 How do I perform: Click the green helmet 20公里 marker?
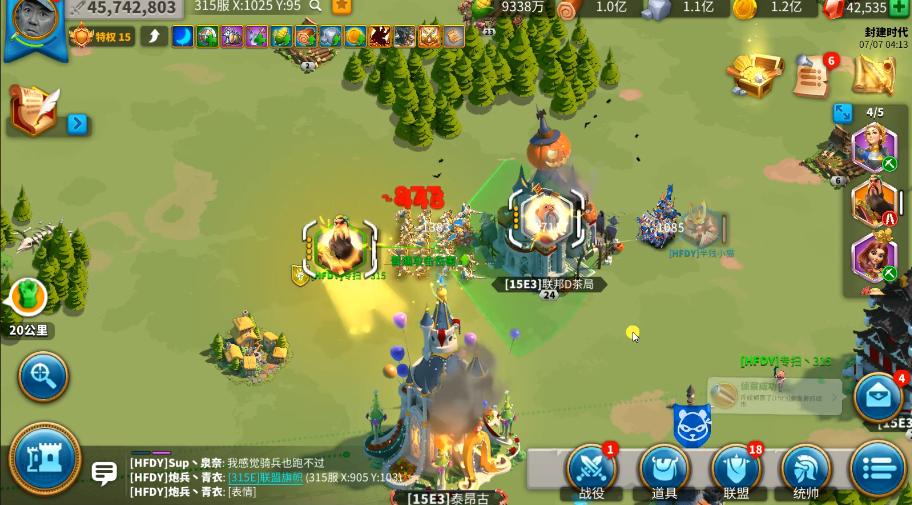click(x=28, y=297)
